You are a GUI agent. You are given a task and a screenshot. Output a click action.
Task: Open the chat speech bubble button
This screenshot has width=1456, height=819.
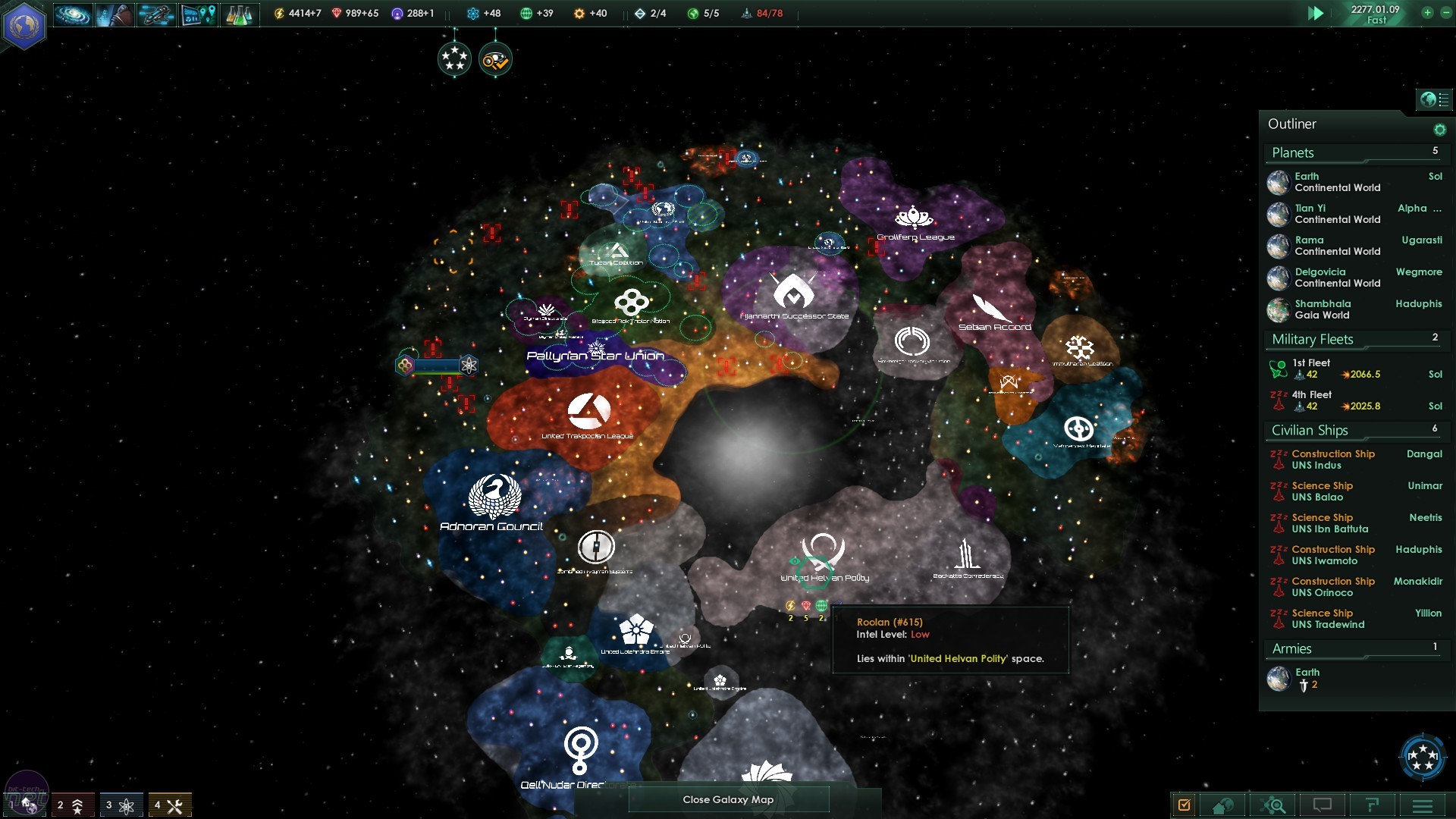point(1323,805)
